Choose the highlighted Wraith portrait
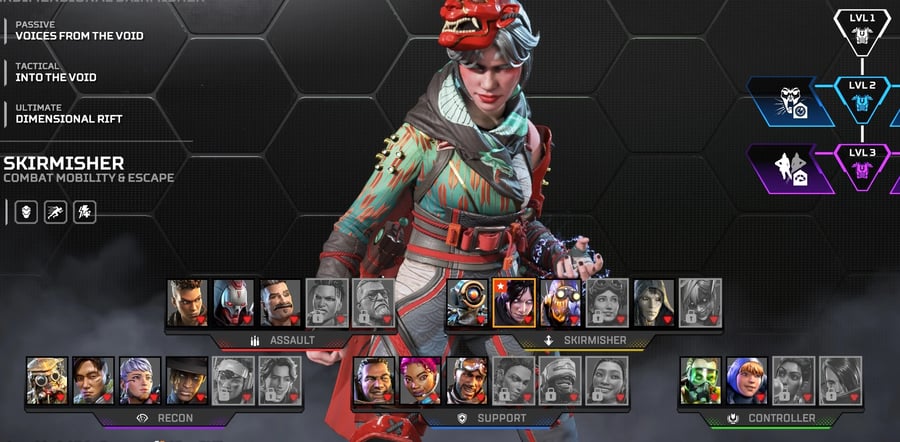900x442 pixels. (514, 302)
